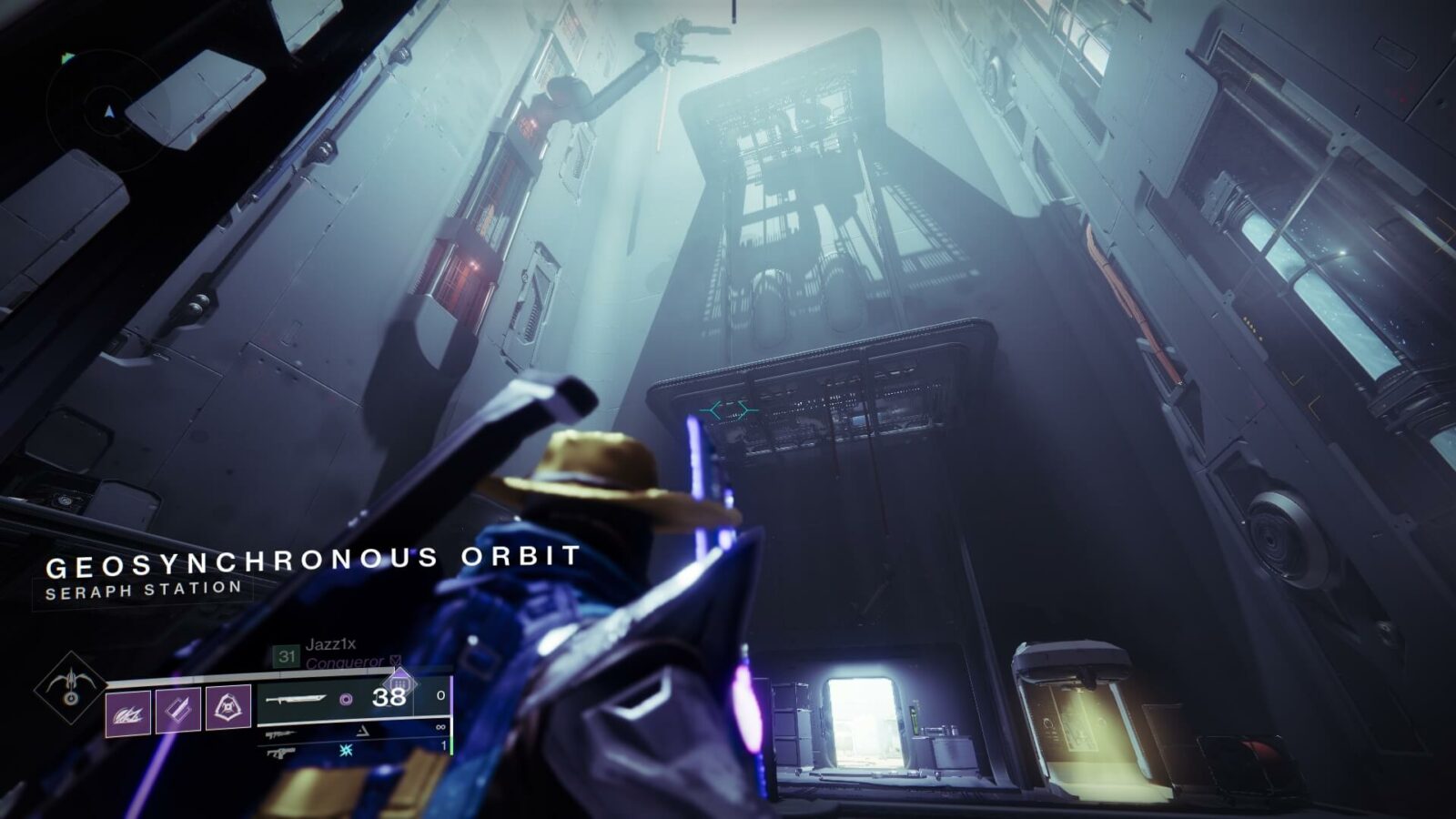This screenshot has height=819, width=1456.
Task: Select the Conqueror title text
Action: coord(345,661)
